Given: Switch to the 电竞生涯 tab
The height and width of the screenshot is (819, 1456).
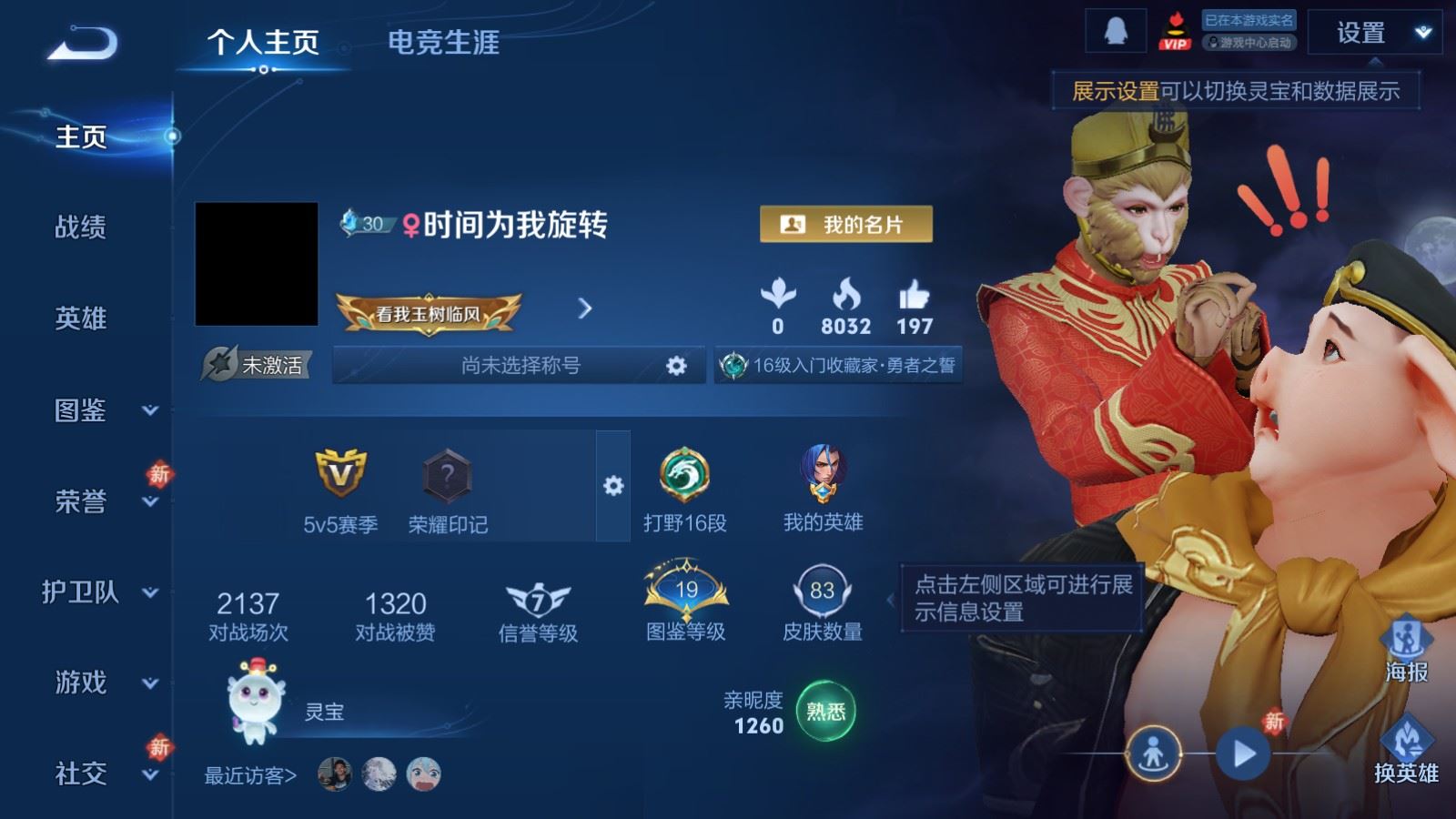Looking at the screenshot, I should 445,44.
